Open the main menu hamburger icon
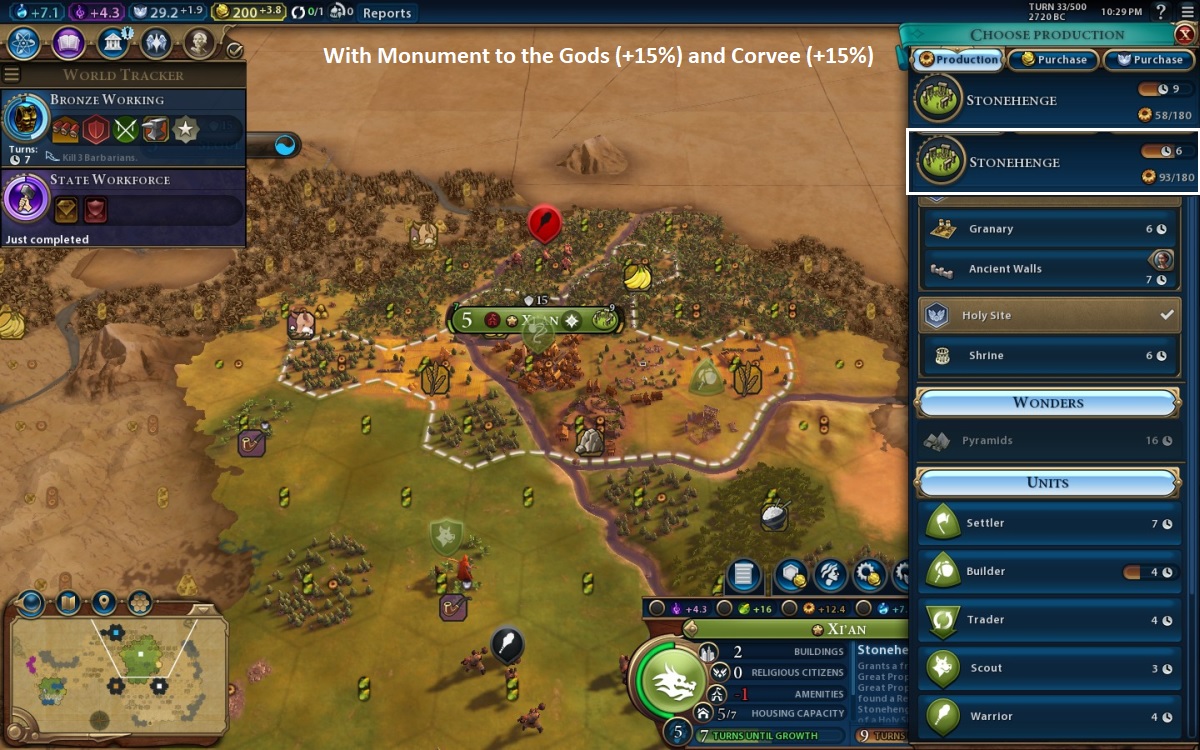Viewport: 1200px width, 750px height. (x=1187, y=12)
